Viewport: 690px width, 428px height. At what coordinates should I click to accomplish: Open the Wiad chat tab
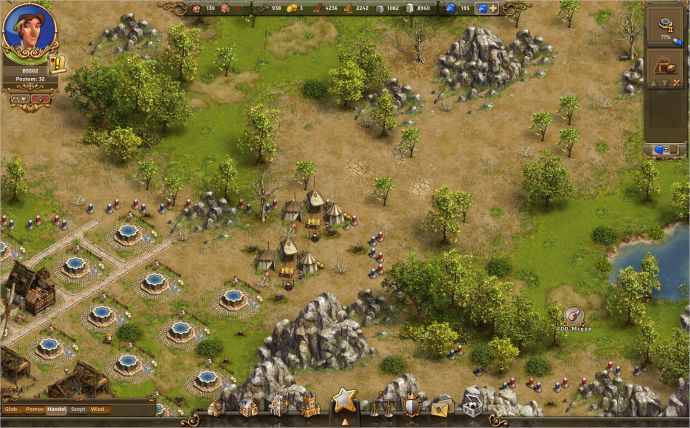coord(100,409)
